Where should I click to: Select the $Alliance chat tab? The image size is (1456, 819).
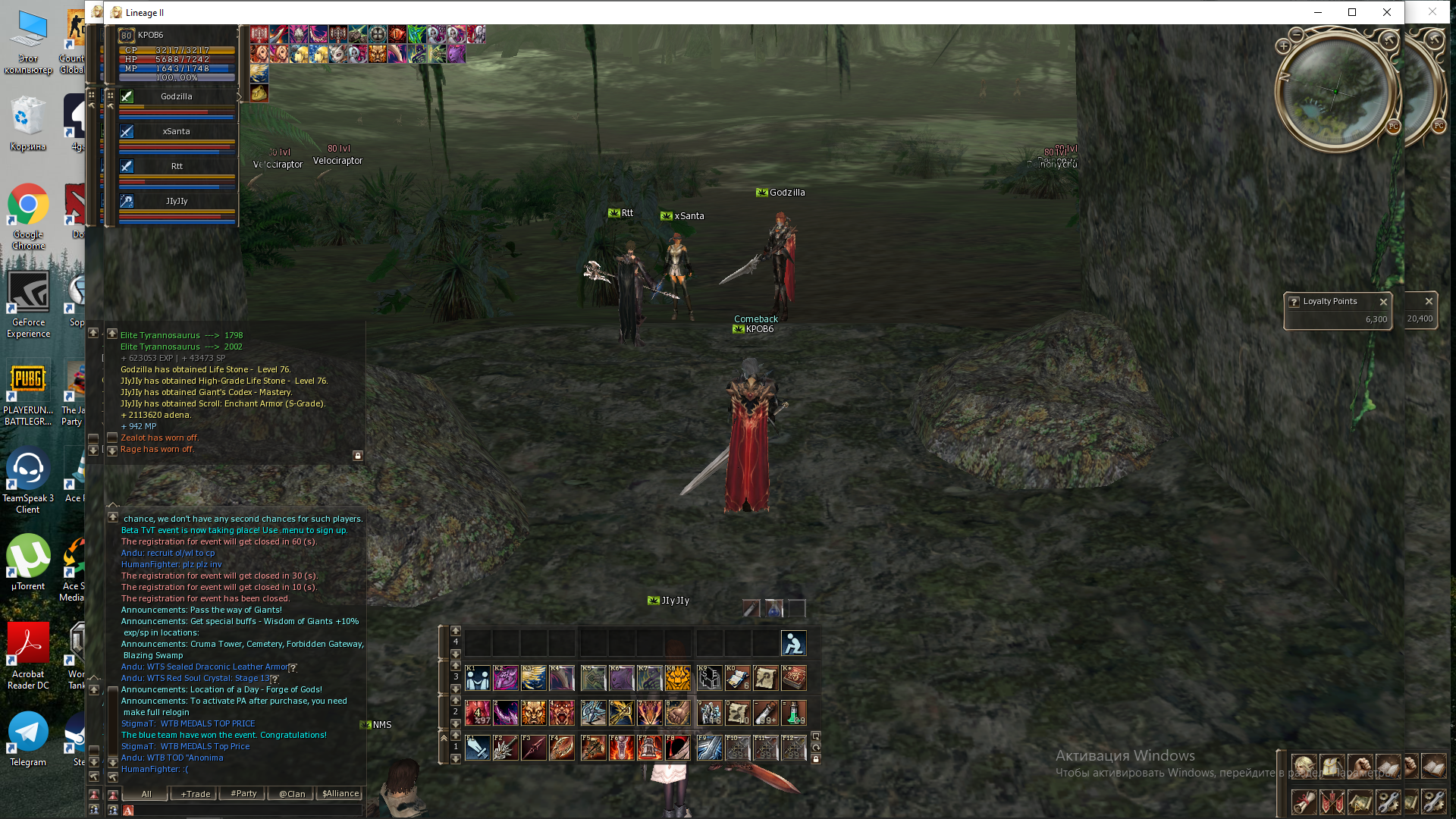click(340, 794)
